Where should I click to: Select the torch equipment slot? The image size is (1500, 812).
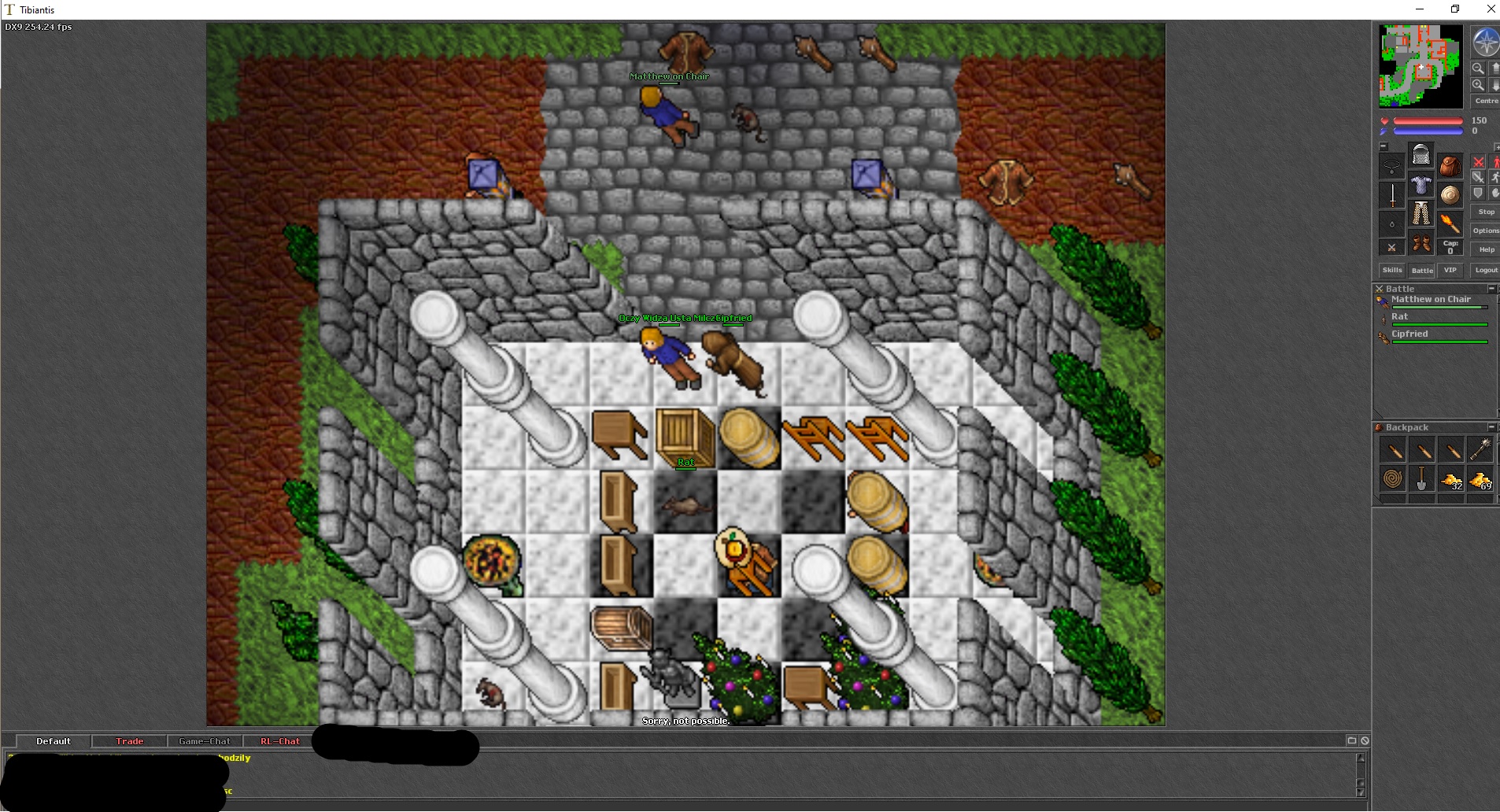click(x=1450, y=224)
